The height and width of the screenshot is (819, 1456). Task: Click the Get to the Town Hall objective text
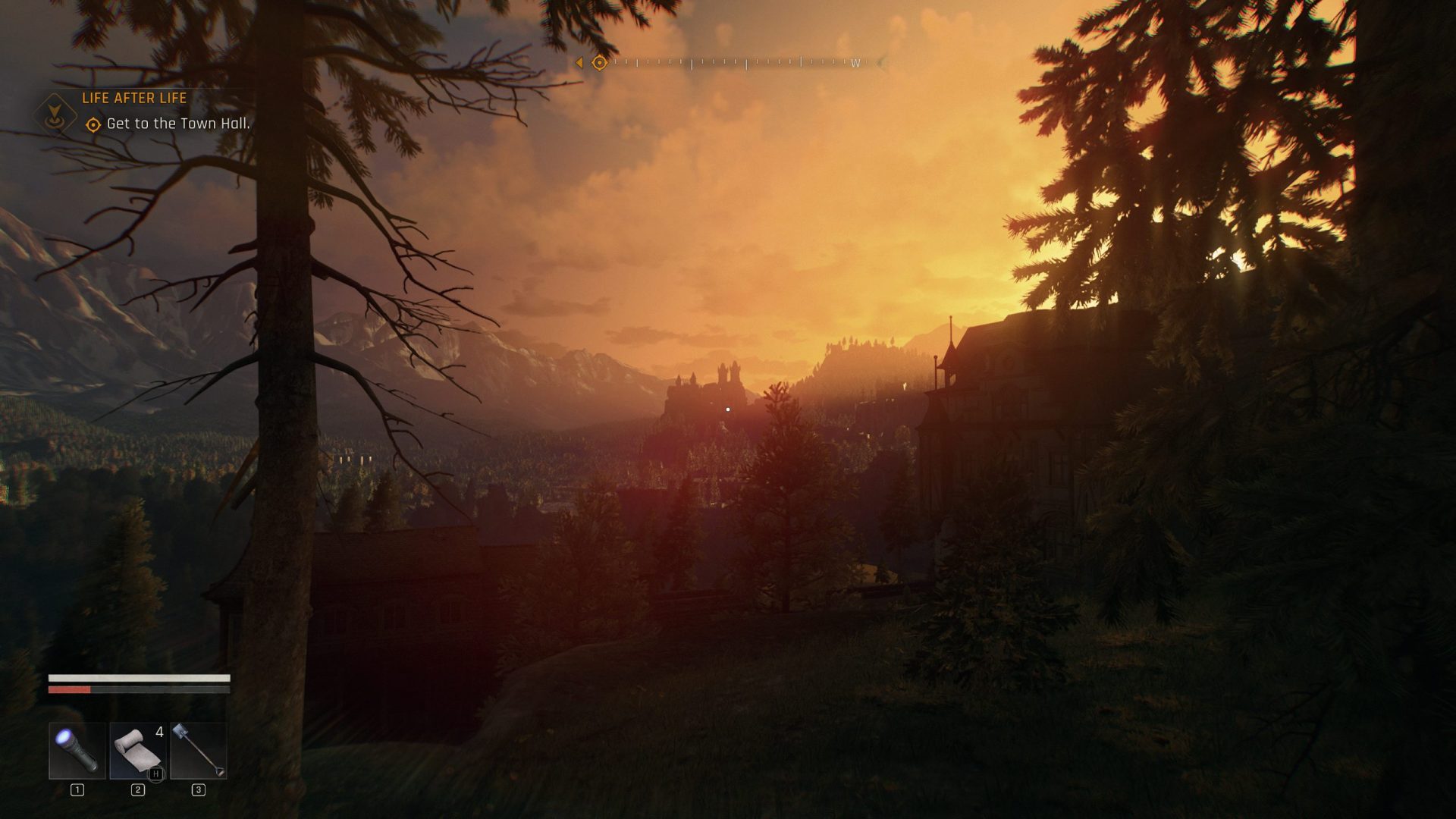[179, 125]
